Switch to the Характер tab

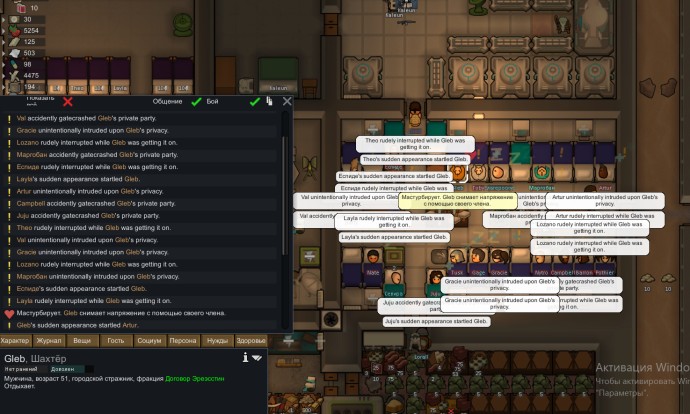click(15, 341)
